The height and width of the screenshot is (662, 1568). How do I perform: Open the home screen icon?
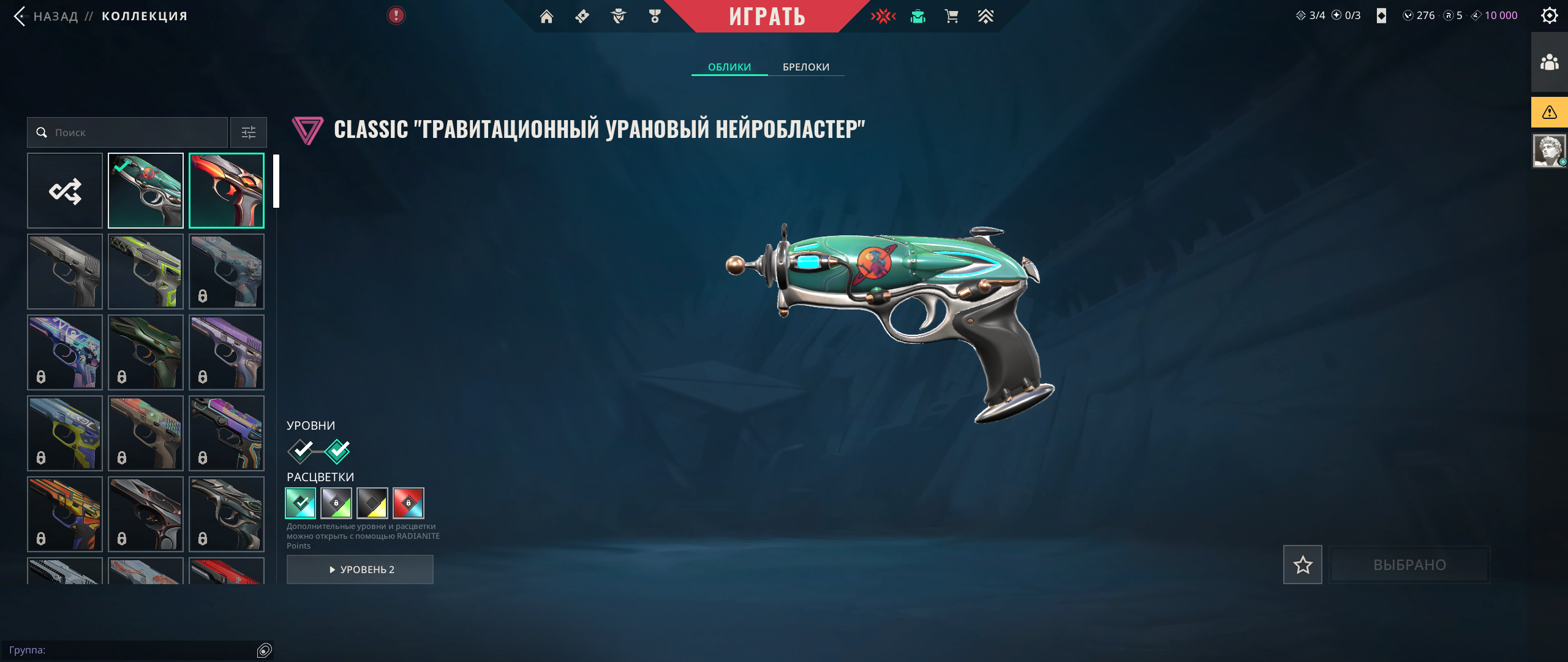tap(546, 17)
